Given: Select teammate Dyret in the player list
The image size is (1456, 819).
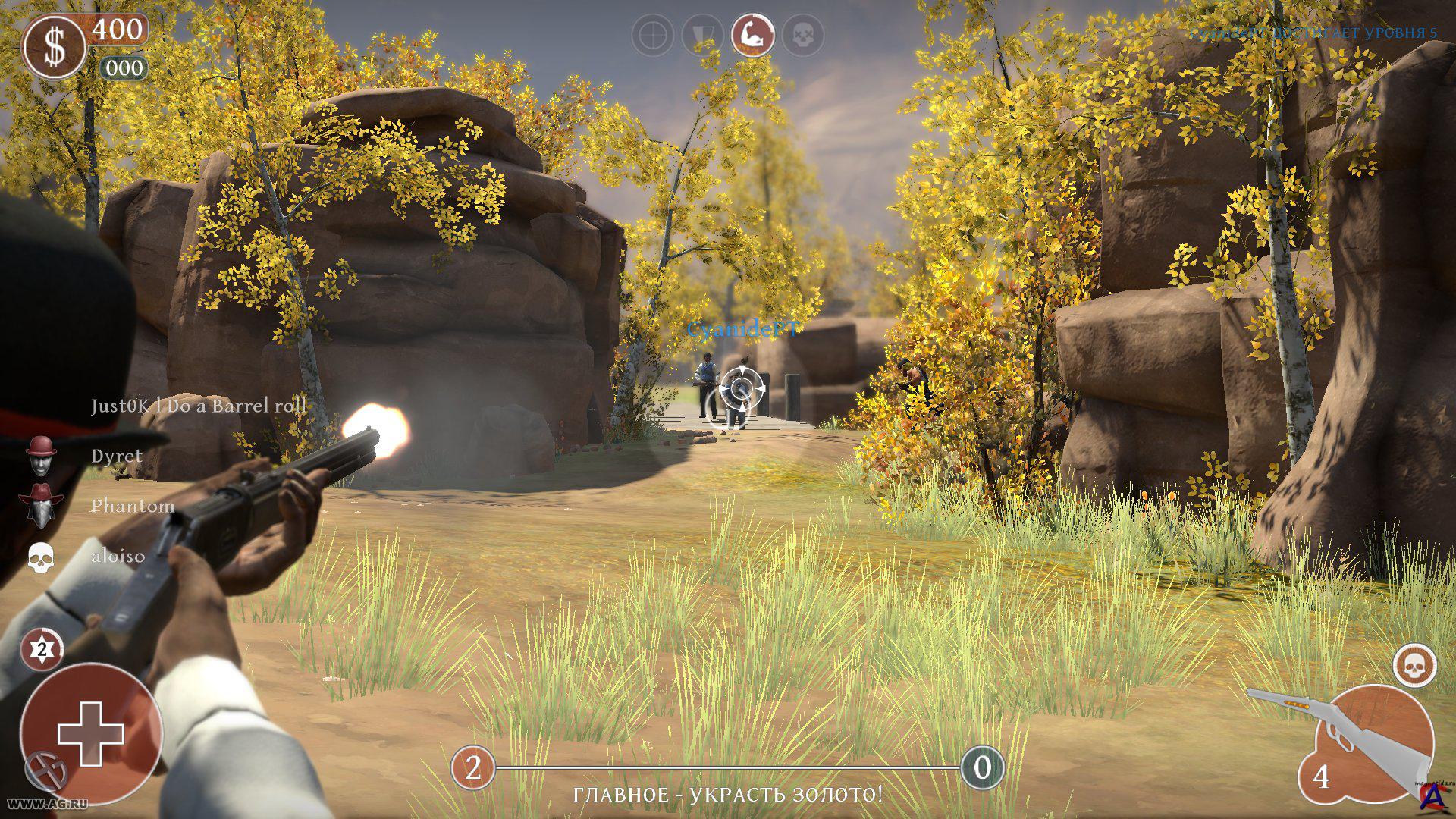Looking at the screenshot, I should (x=116, y=456).
